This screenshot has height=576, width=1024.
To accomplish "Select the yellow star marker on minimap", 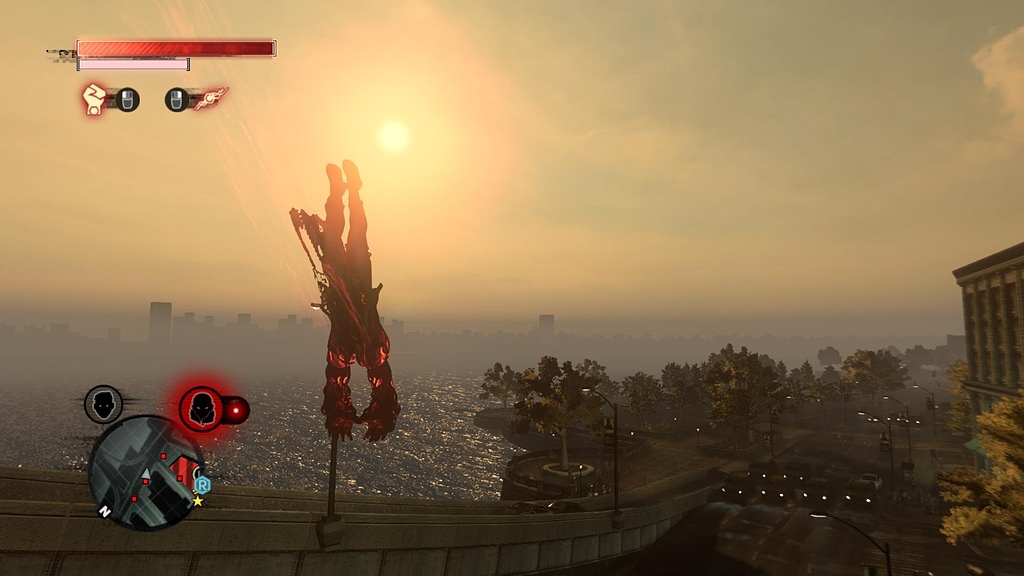I will coord(198,500).
